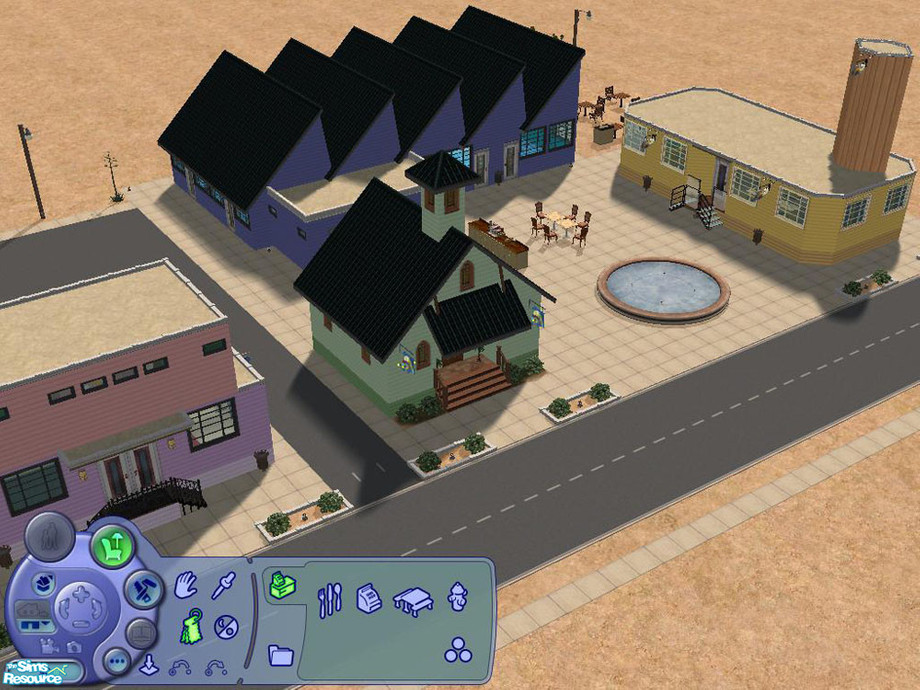Select the cash register catalog sort tab
Image resolution: width=920 pixels, height=690 pixels.
[280, 586]
